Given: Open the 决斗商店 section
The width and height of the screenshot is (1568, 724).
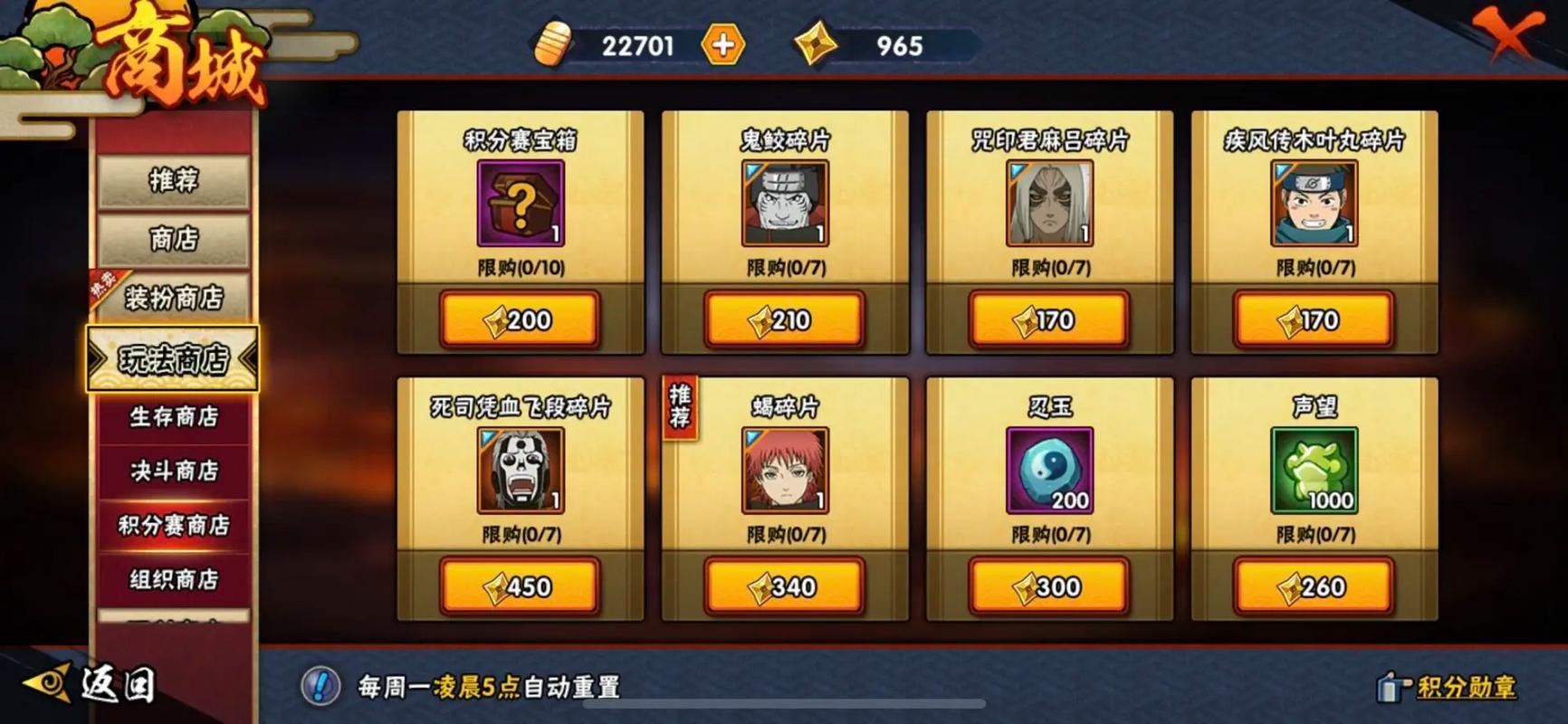Looking at the screenshot, I should (x=172, y=471).
